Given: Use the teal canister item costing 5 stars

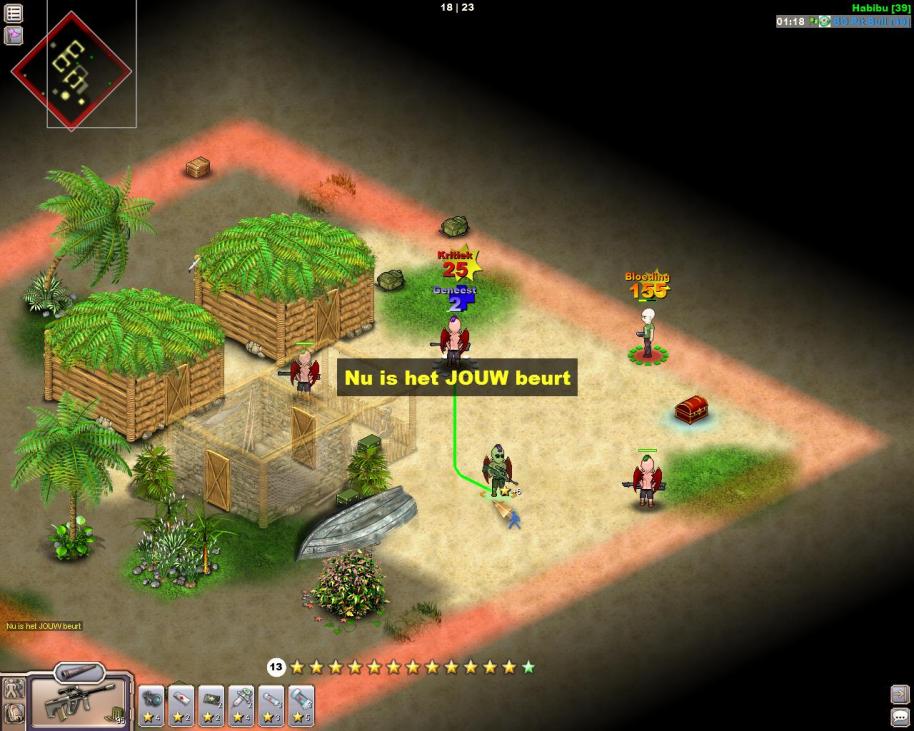Looking at the screenshot, I should pyautogui.click(x=301, y=701).
